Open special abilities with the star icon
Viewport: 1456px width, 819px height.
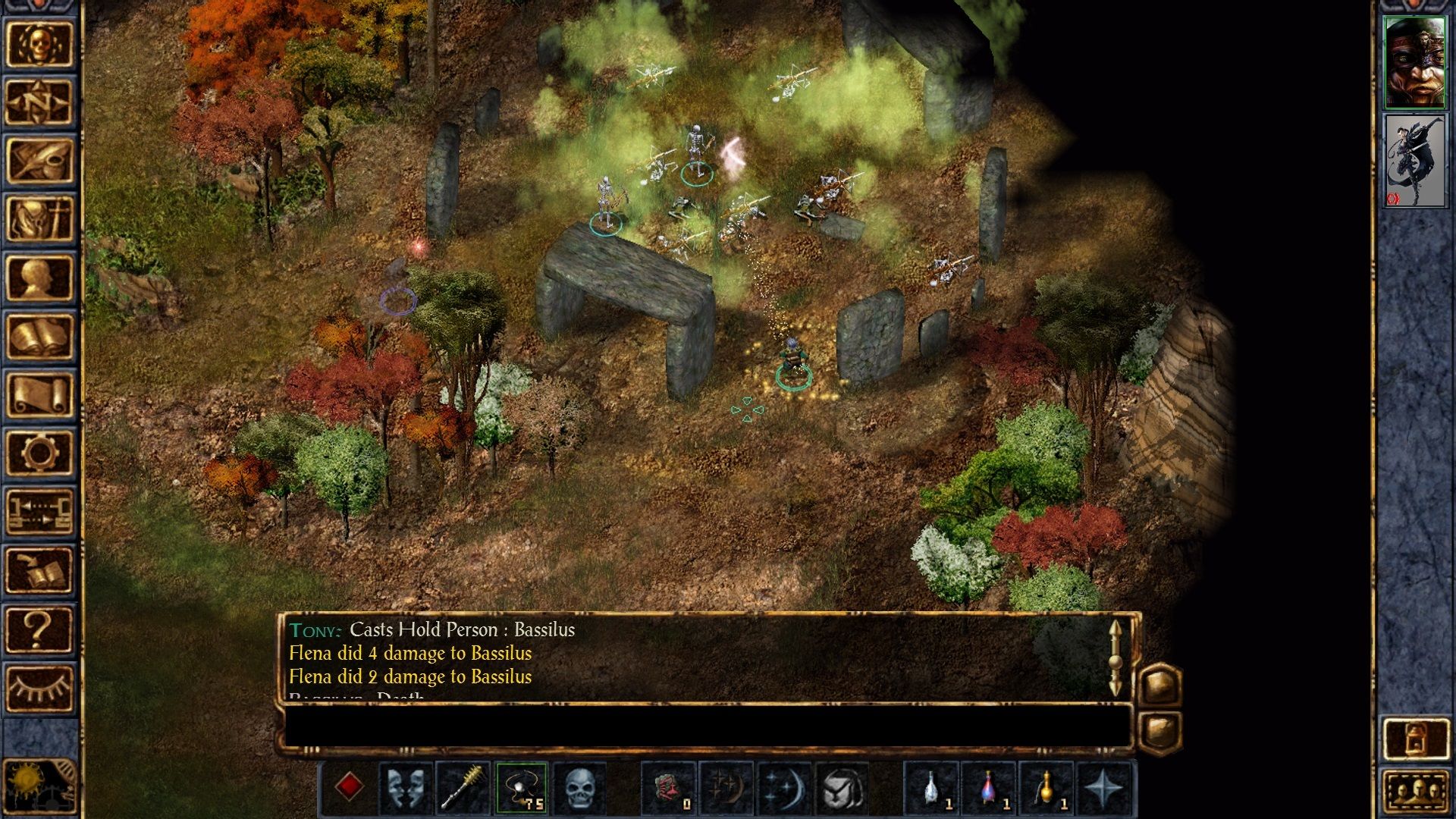(x=1104, y=787)
